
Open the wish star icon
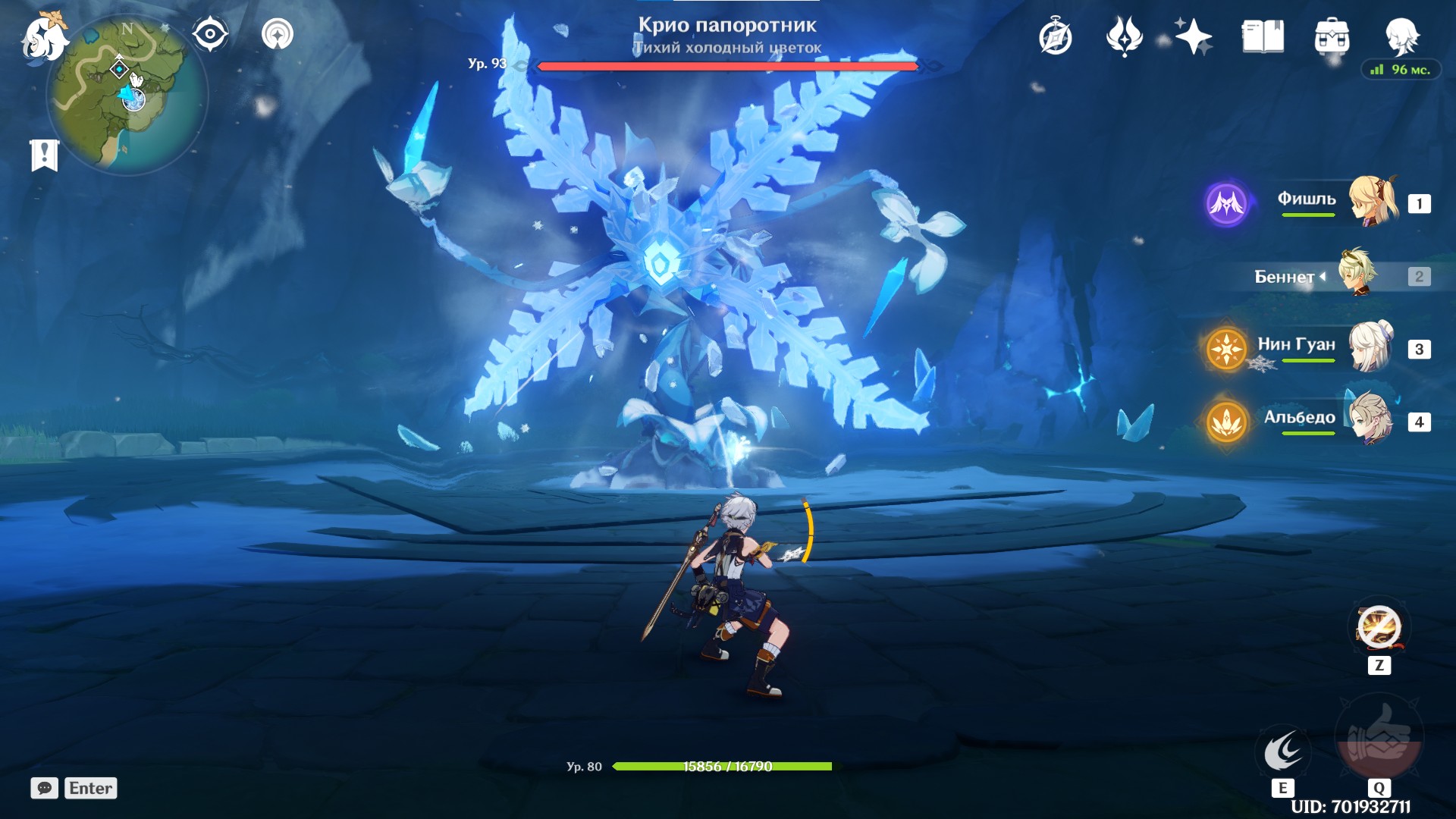point(1193,36)
